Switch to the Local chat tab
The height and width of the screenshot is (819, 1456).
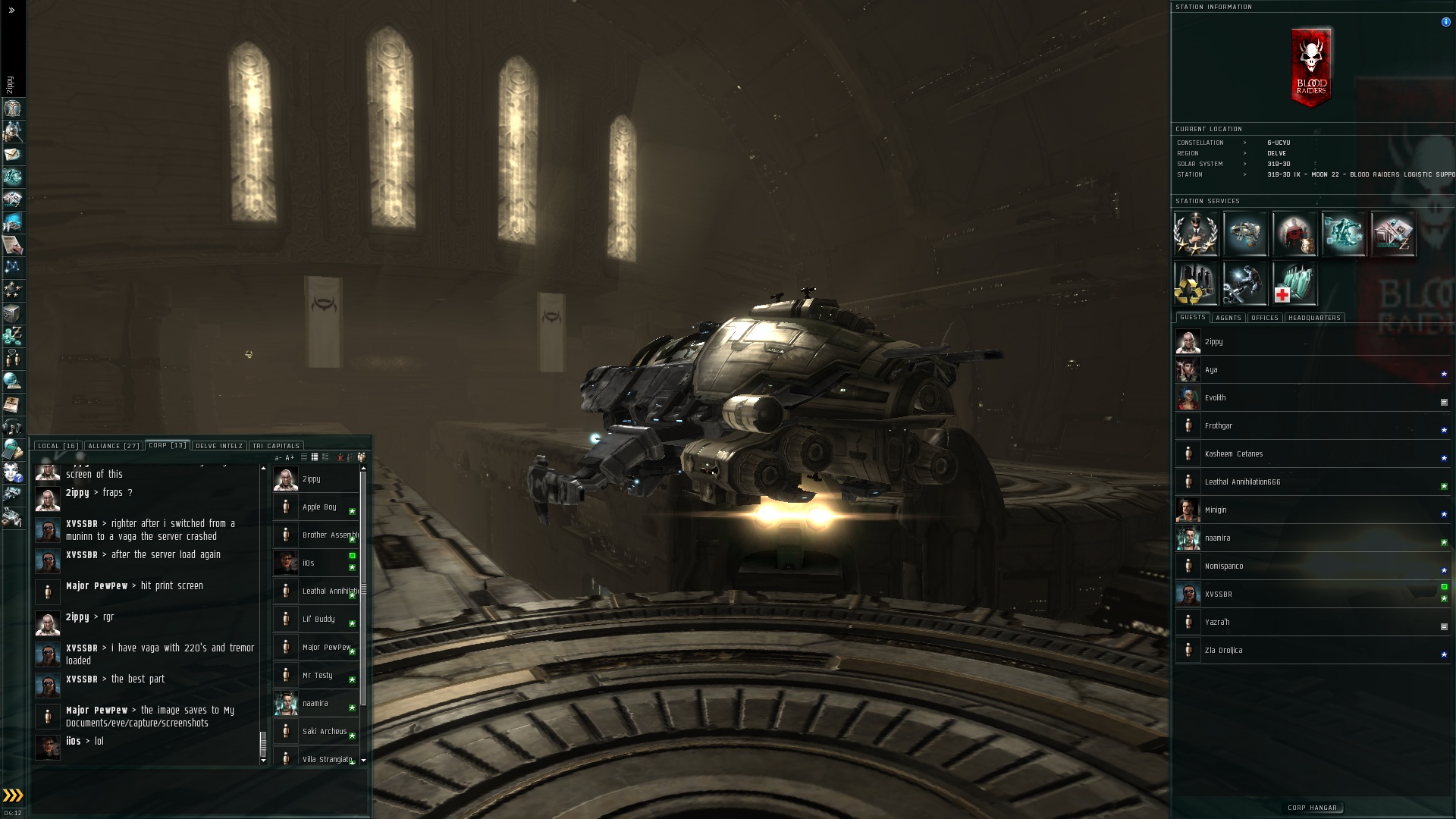[x=58, y=446]
